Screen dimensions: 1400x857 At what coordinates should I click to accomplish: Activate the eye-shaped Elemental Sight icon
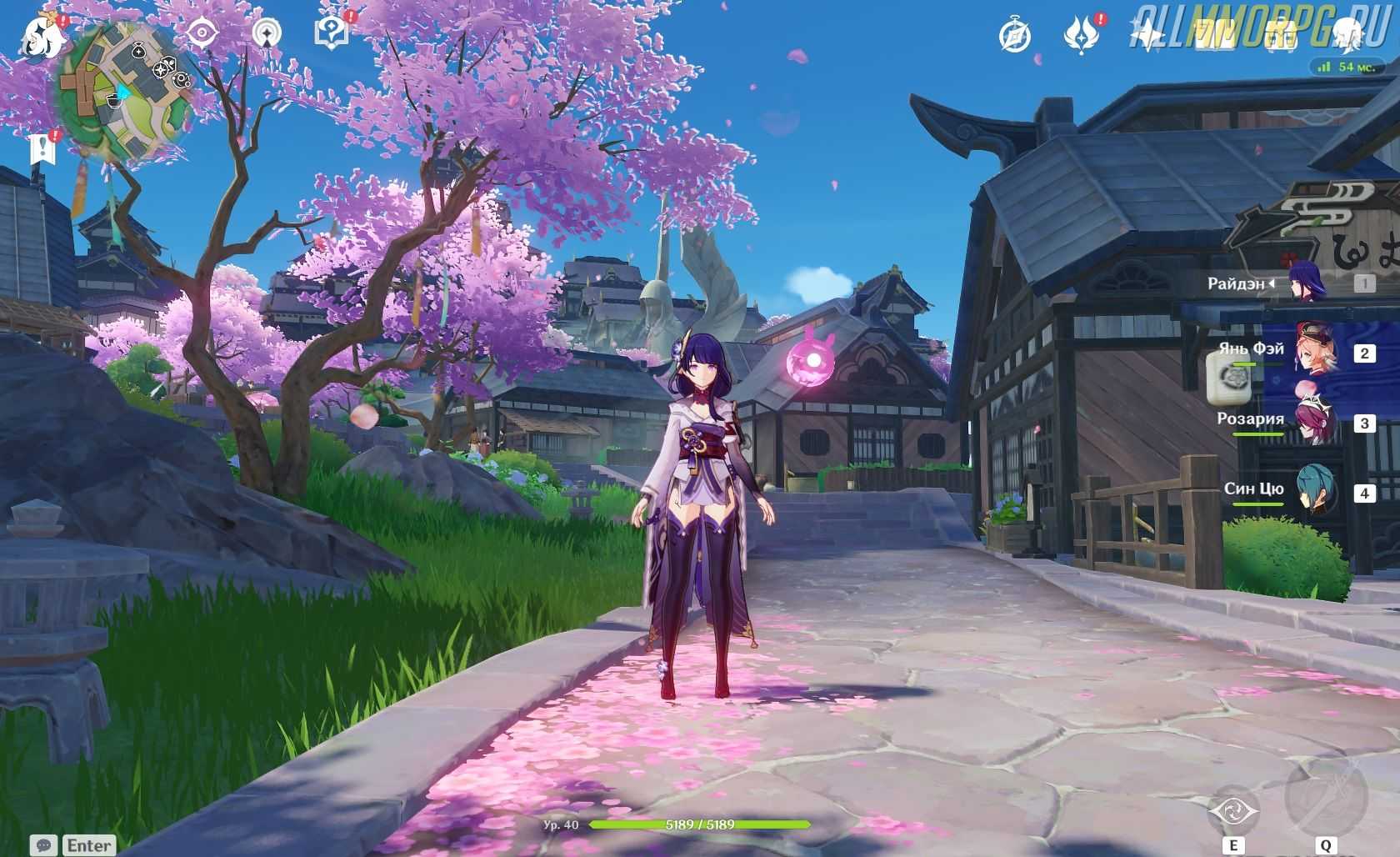click(202, 33)
